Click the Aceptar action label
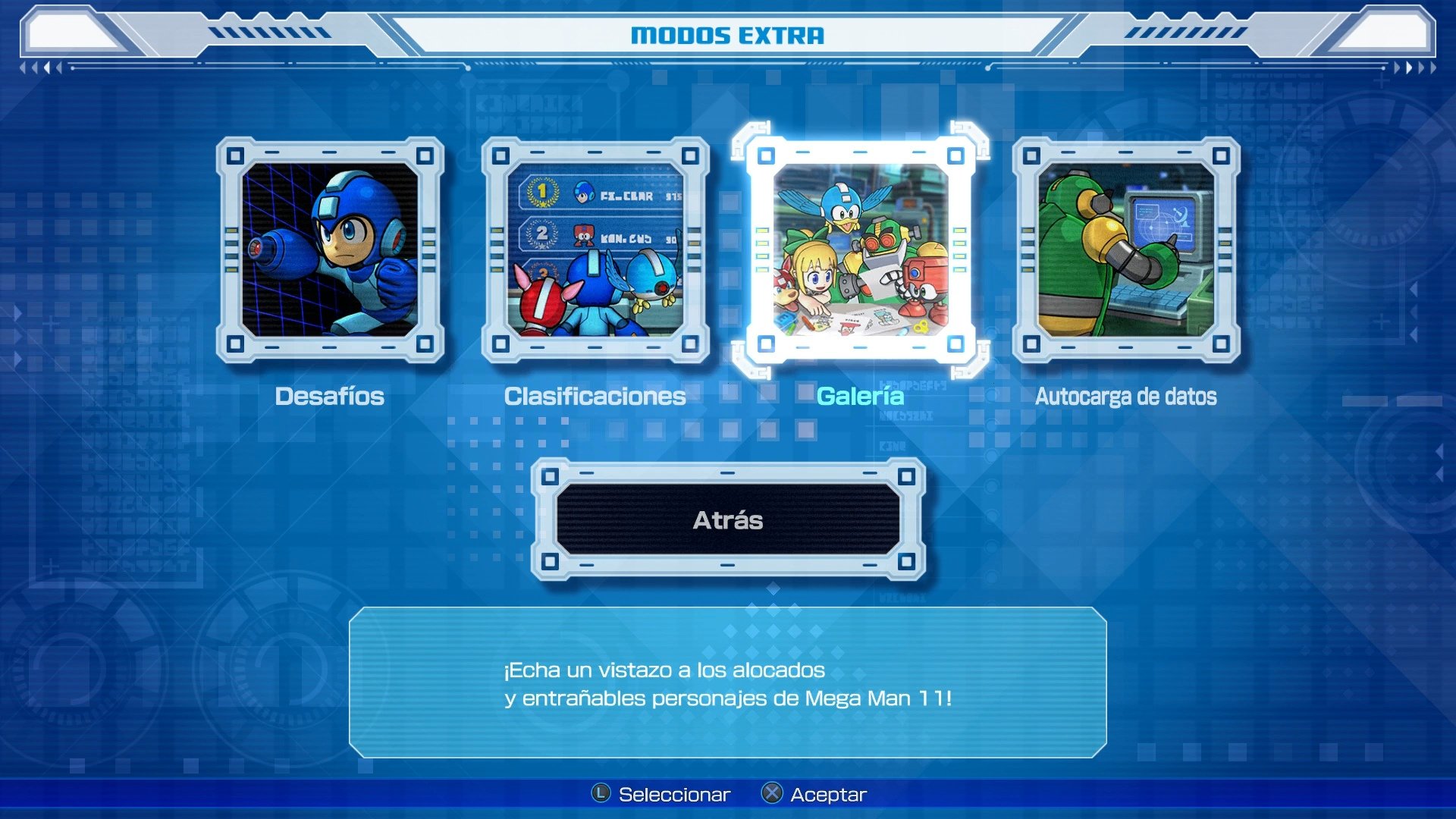 tap(828, 794)
